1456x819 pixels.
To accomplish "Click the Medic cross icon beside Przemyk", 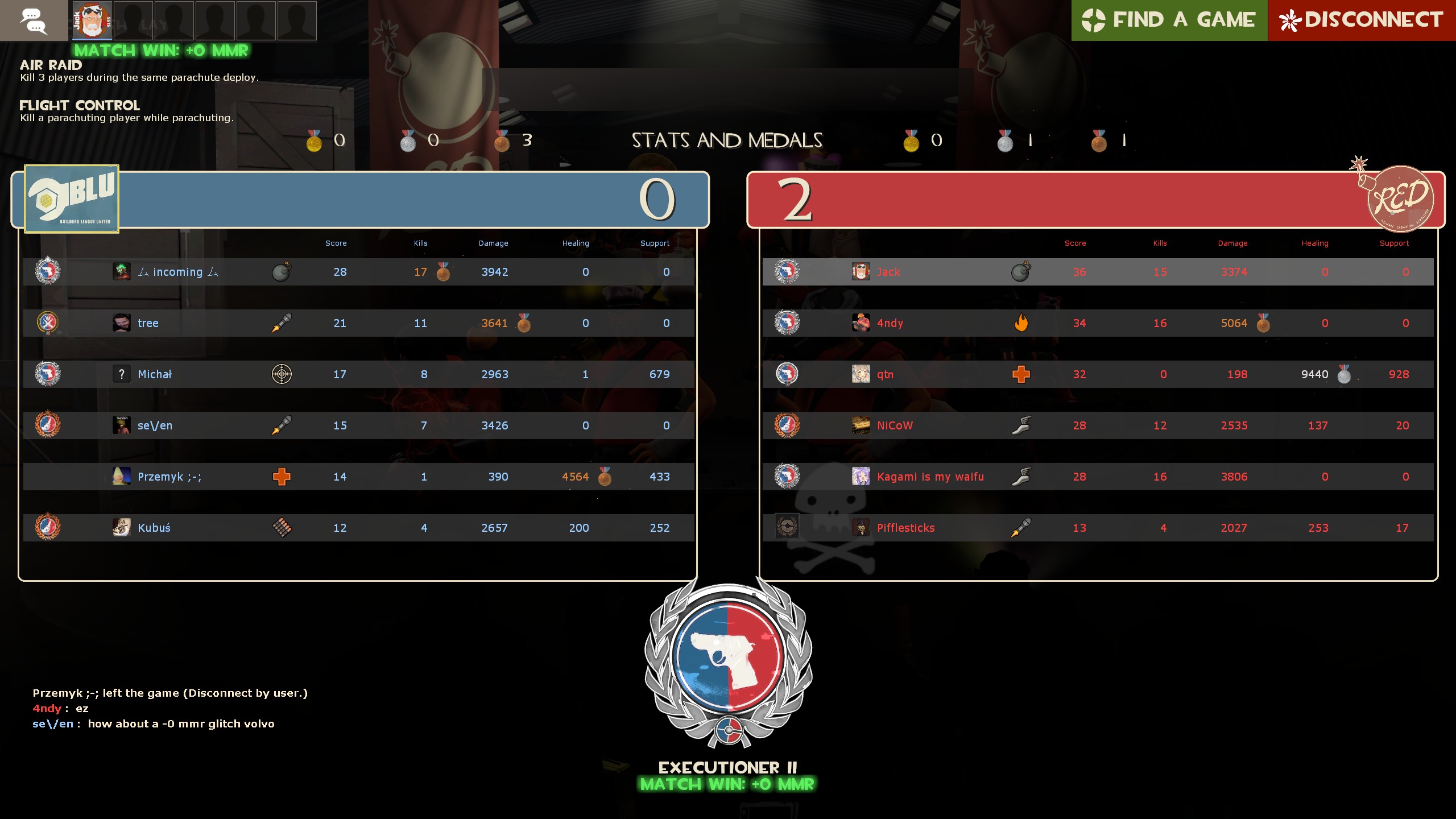I will (x=282, y=477).
